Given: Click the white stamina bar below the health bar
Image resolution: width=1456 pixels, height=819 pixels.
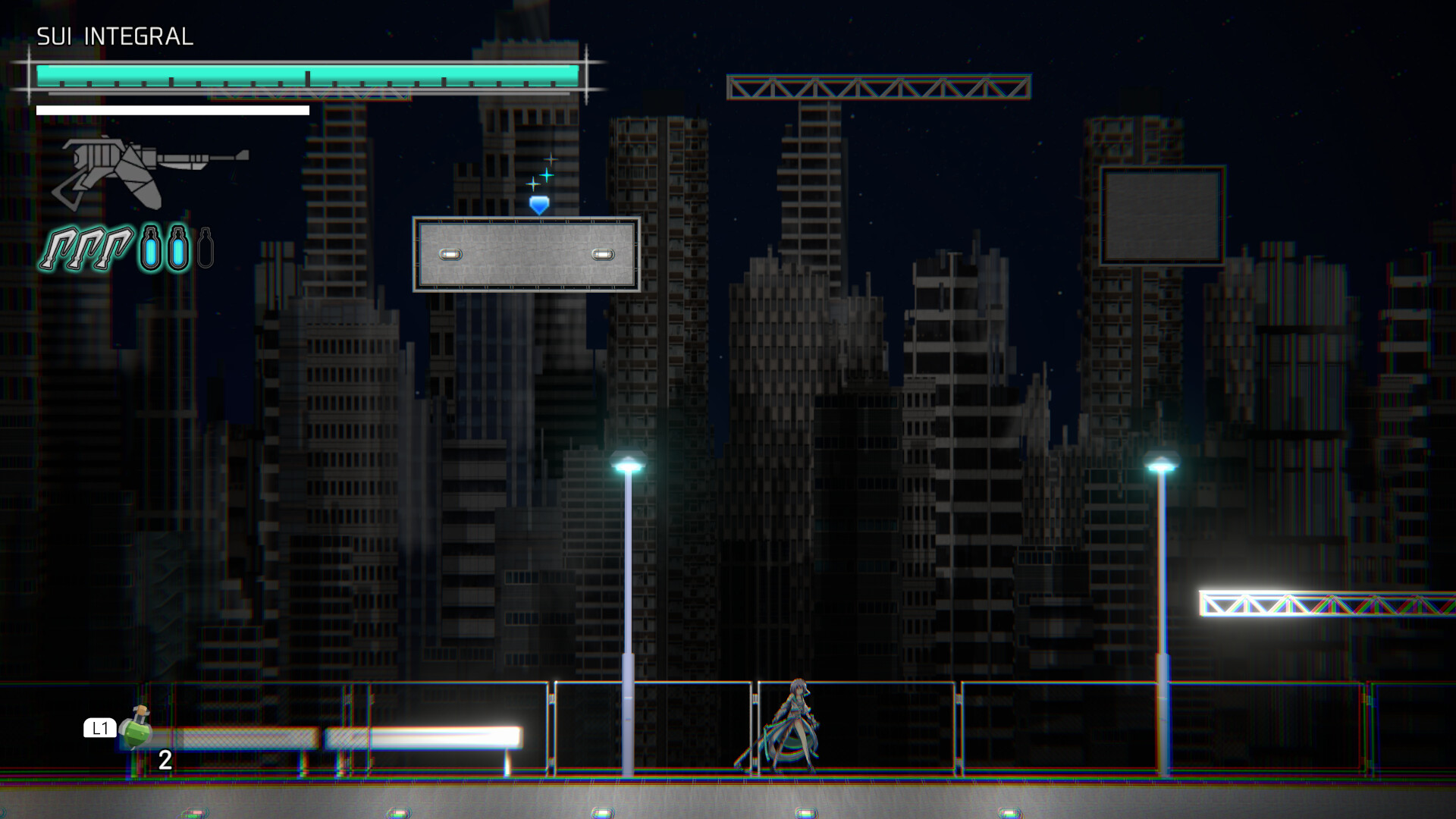Looking at the screenshot, I should pos(171,108).
